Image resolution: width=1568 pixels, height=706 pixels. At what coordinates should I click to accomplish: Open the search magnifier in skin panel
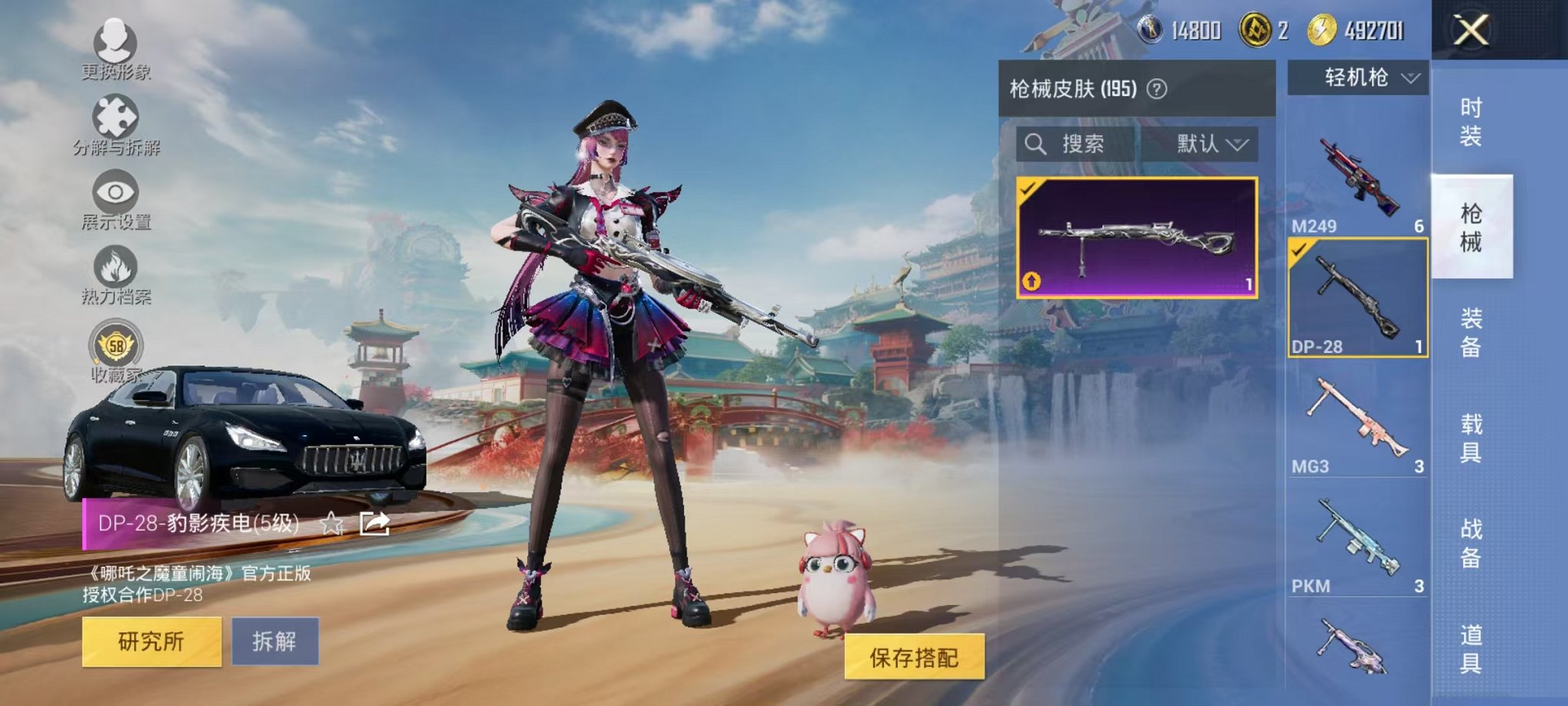click(1036, 146)
